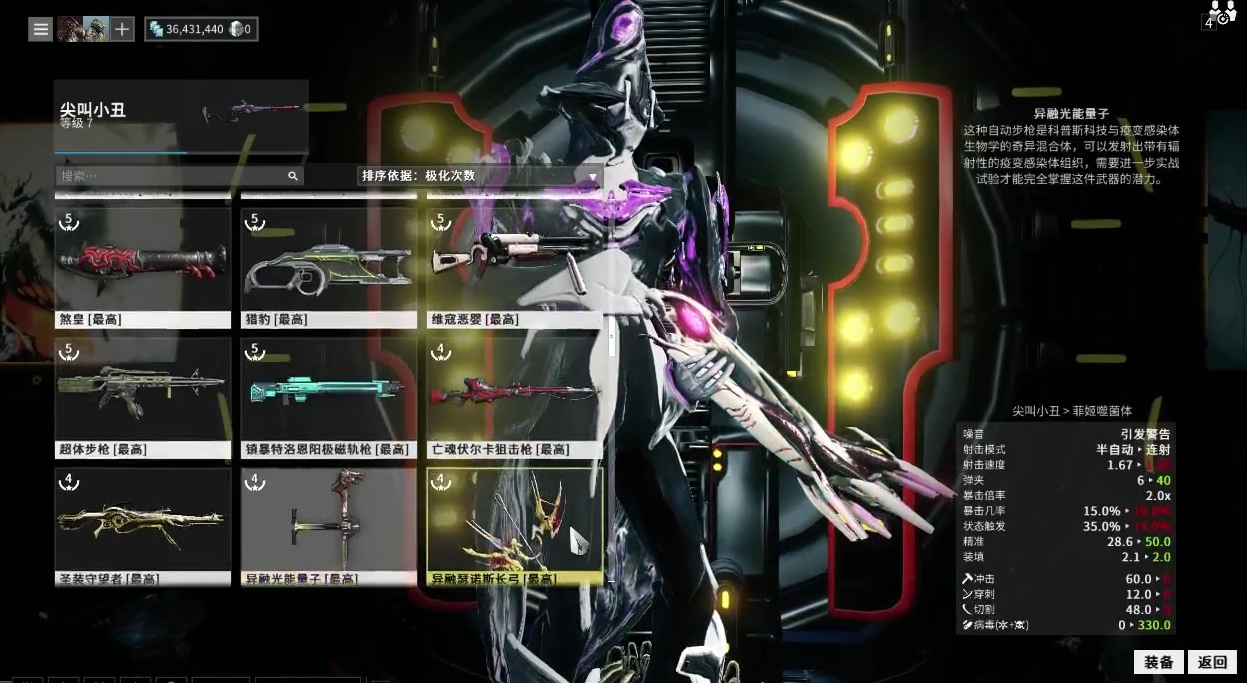Open the squad icon in top-right corner
The height and width of the screenshot is (683, 1247).
tap(1221, 14)
